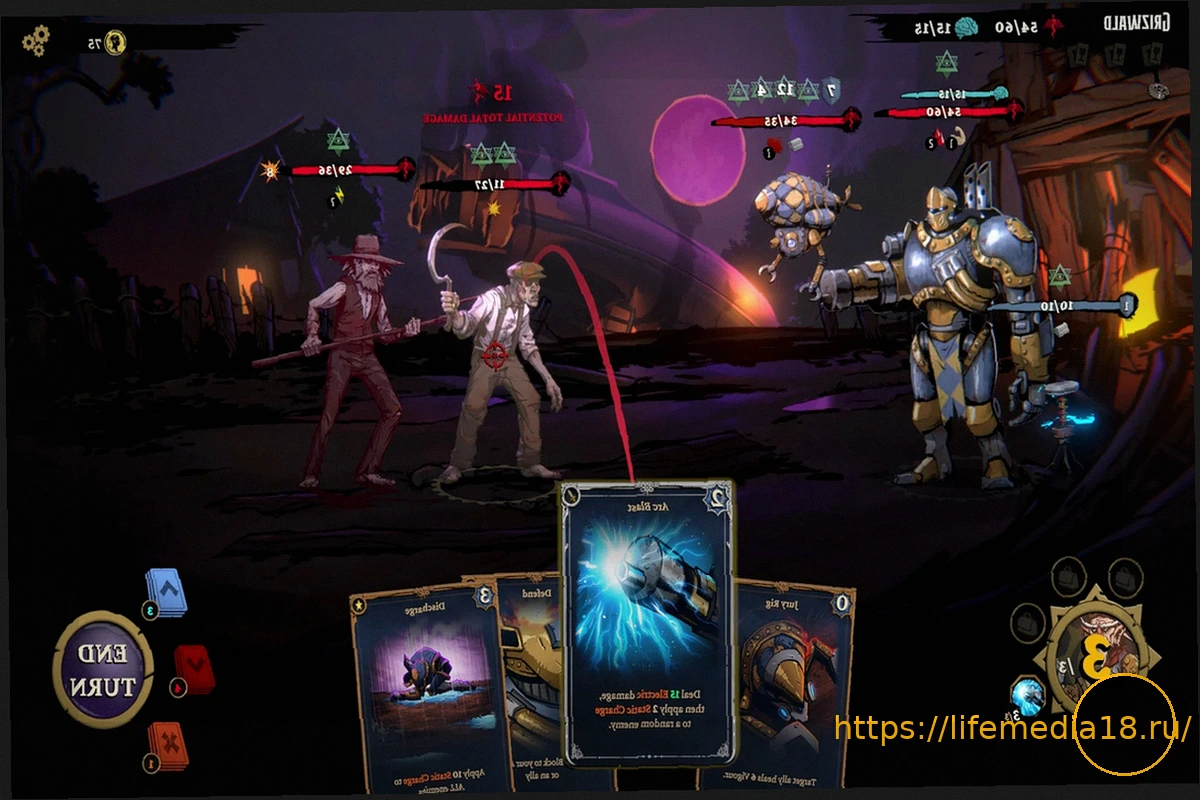
Task: Open the blue draw pile
Action: pos(166,593)
